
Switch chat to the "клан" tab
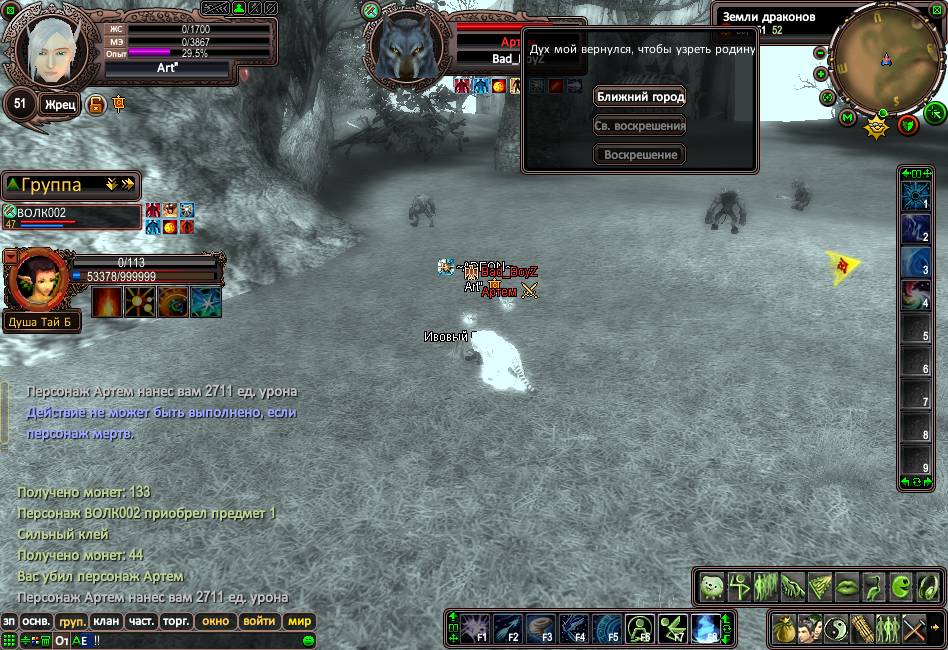tap(106, 621)
